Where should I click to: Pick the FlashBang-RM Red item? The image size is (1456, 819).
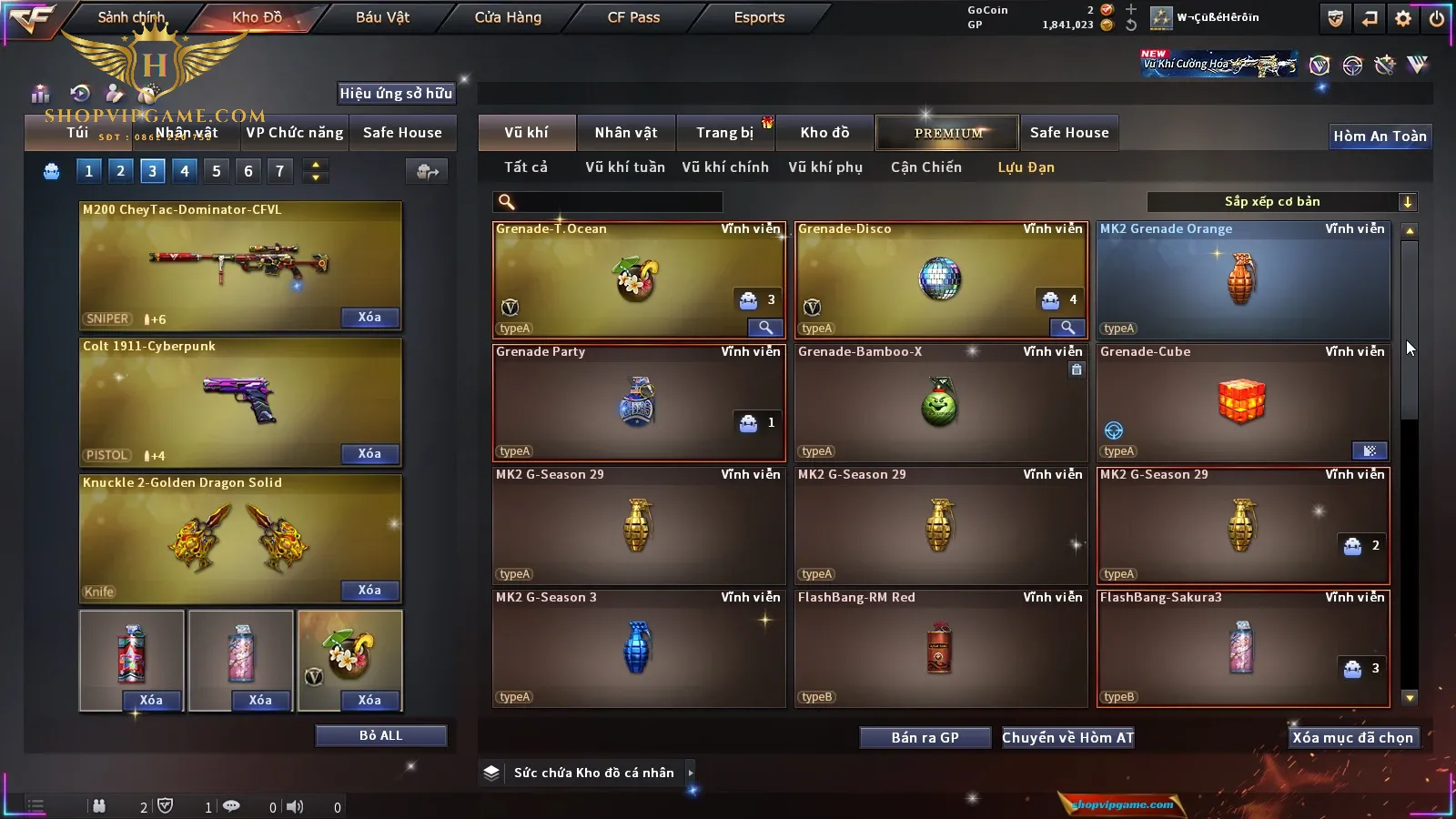tap(940, 649)
